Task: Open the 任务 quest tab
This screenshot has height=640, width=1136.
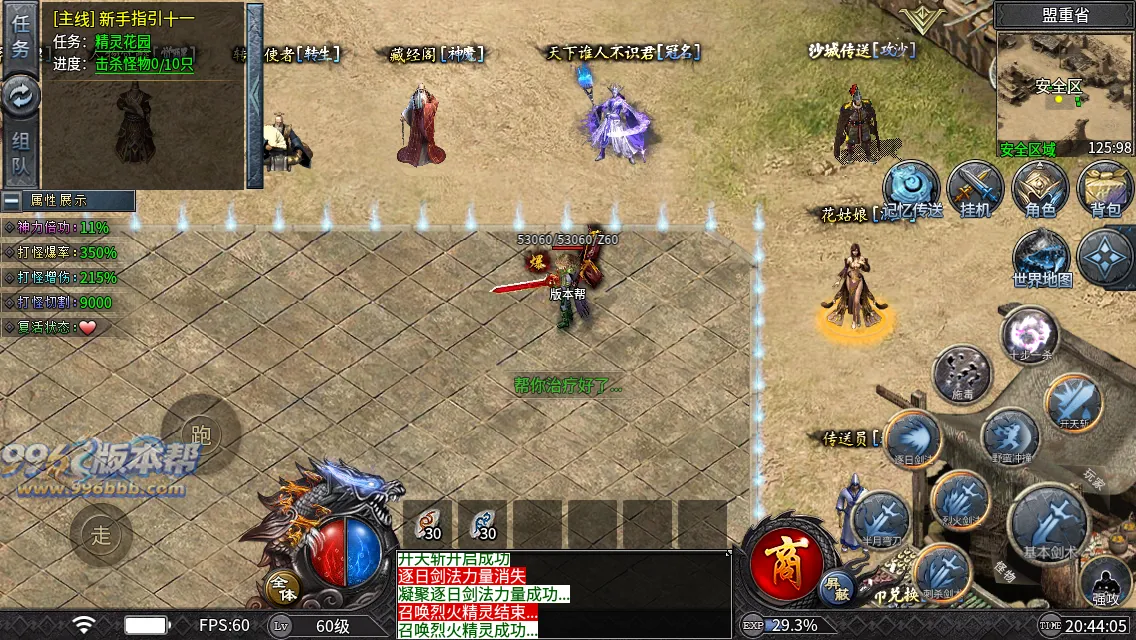Action: (x=20, y=35)
